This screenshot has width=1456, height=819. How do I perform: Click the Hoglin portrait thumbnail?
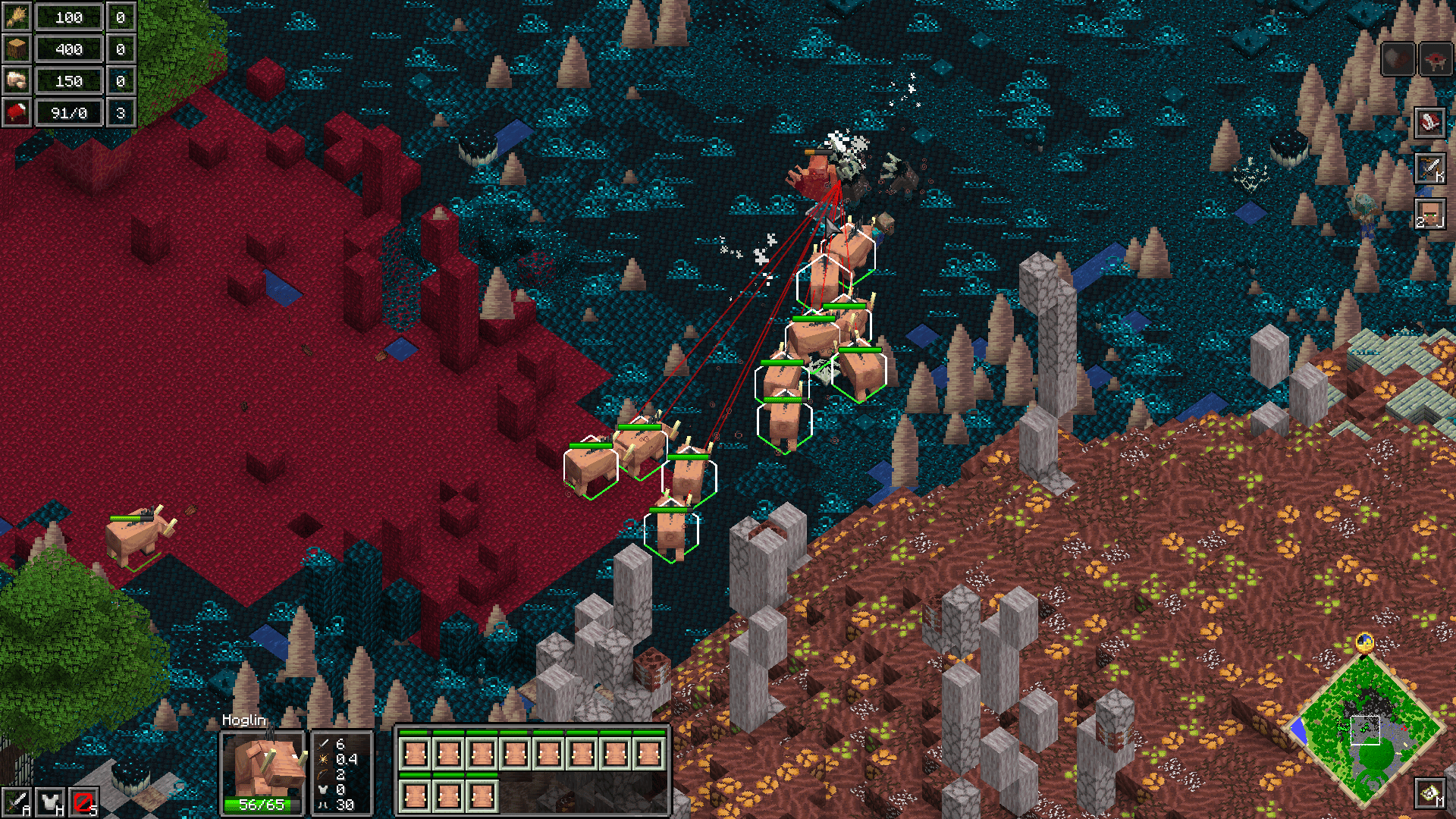[x=262, y=762]
